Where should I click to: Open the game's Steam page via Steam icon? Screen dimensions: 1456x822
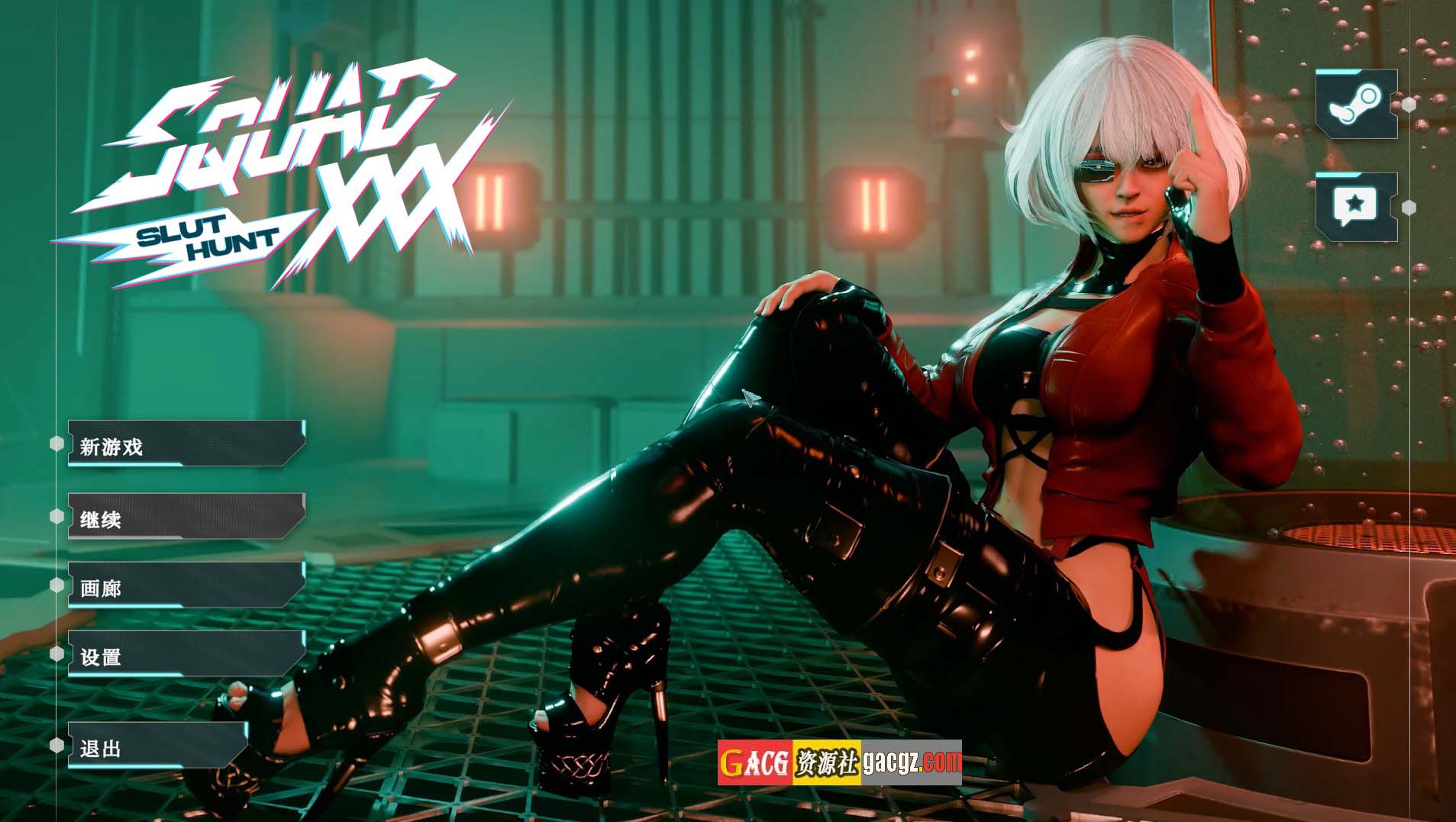(1355, 104)
